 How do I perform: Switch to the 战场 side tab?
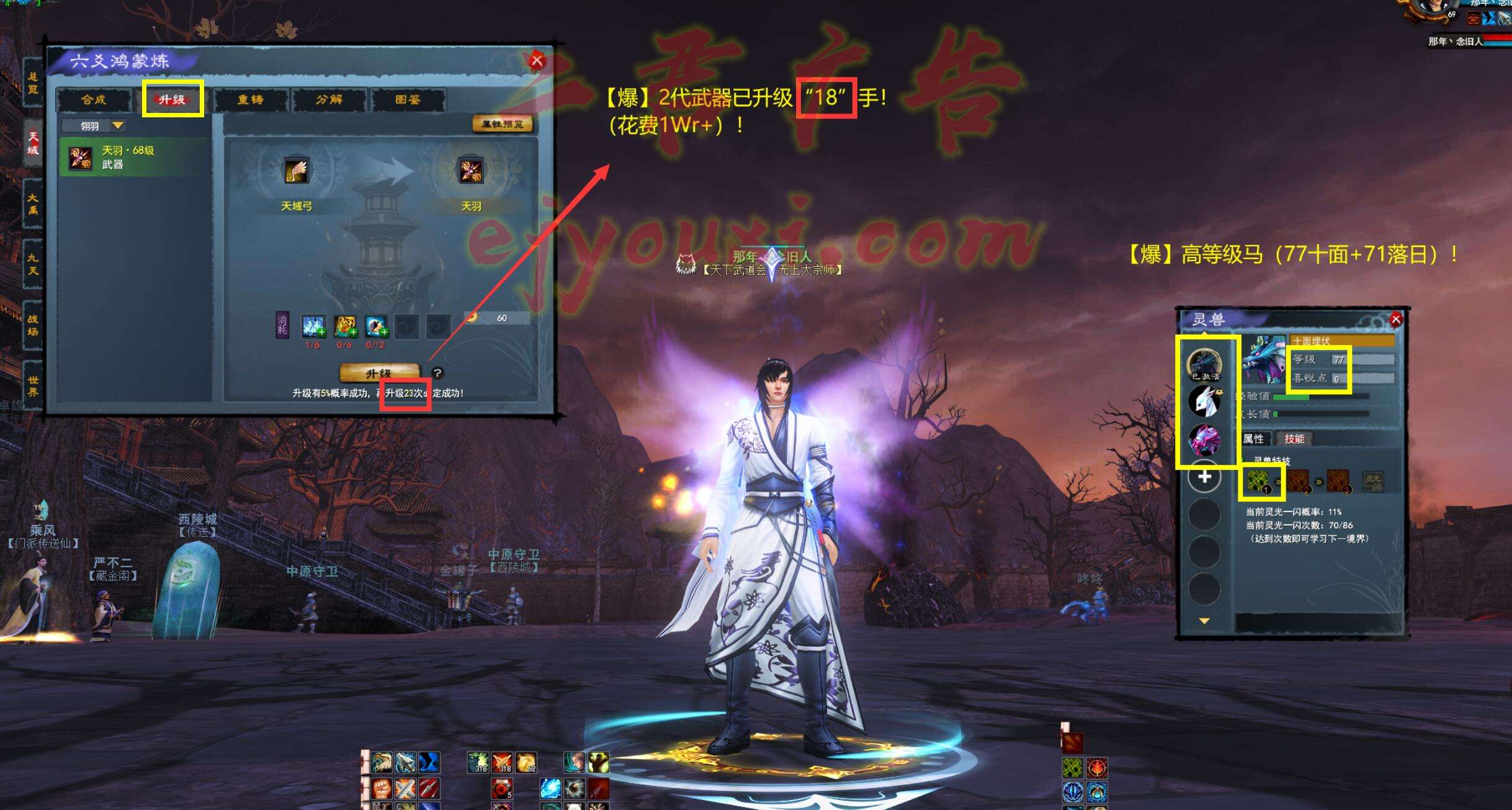pyautogui.click(x=33, y=325)
